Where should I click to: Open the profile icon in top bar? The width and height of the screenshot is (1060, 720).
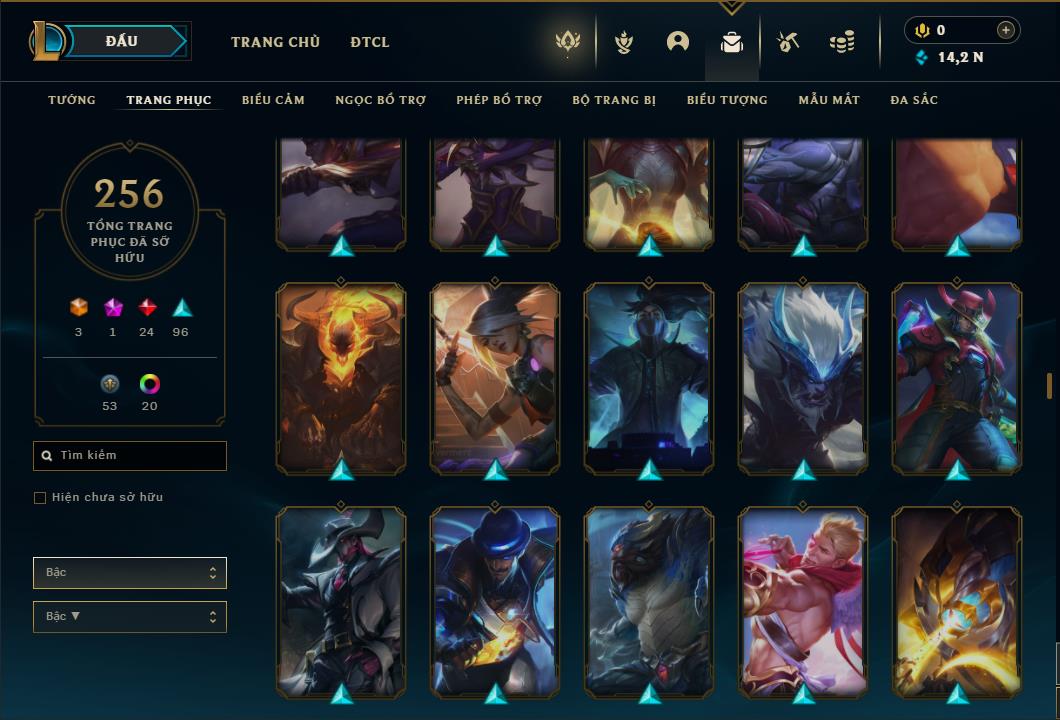click(678, 42)
